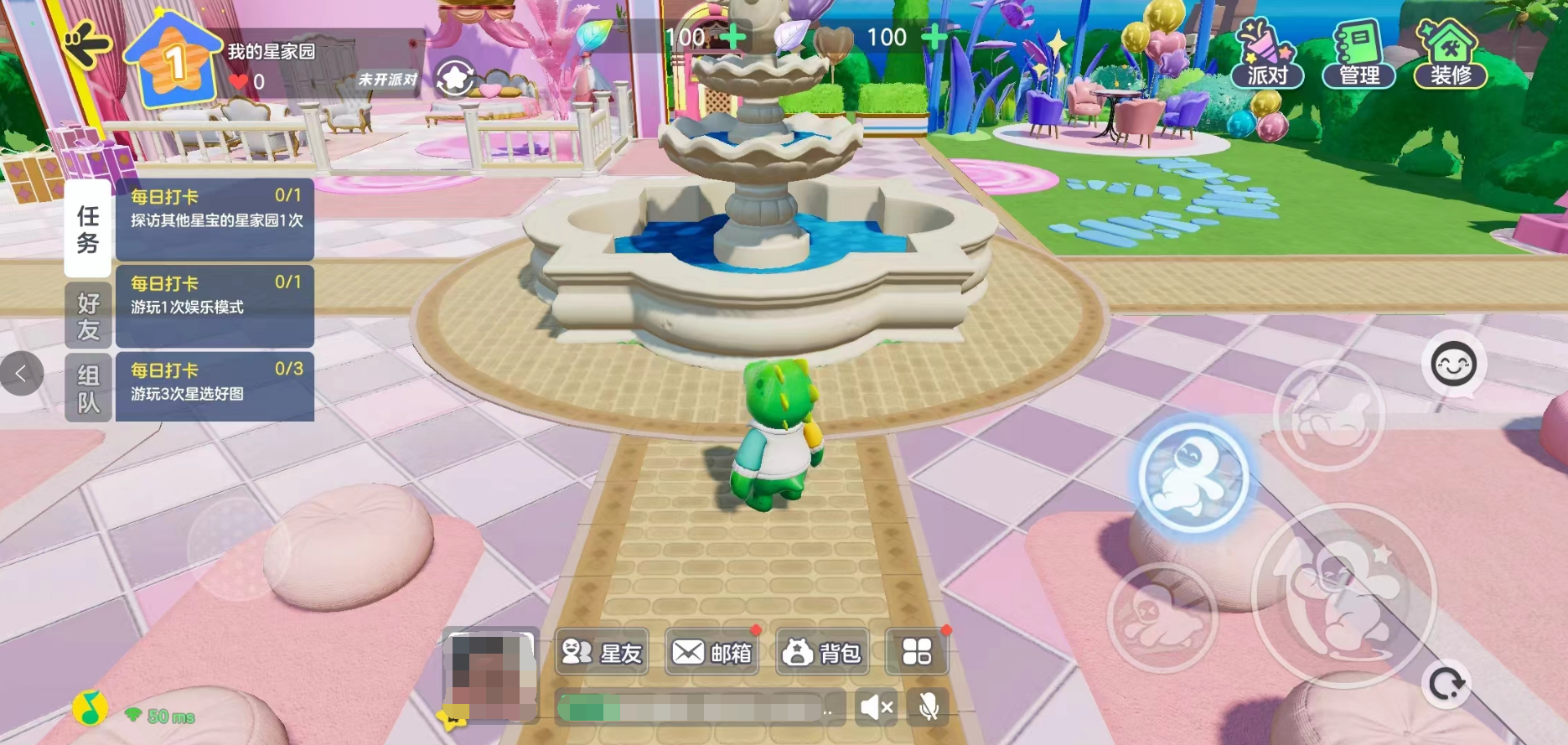Open the 邮箱 mailbox
Screen dimensions: 1568x745
(712, 652)
